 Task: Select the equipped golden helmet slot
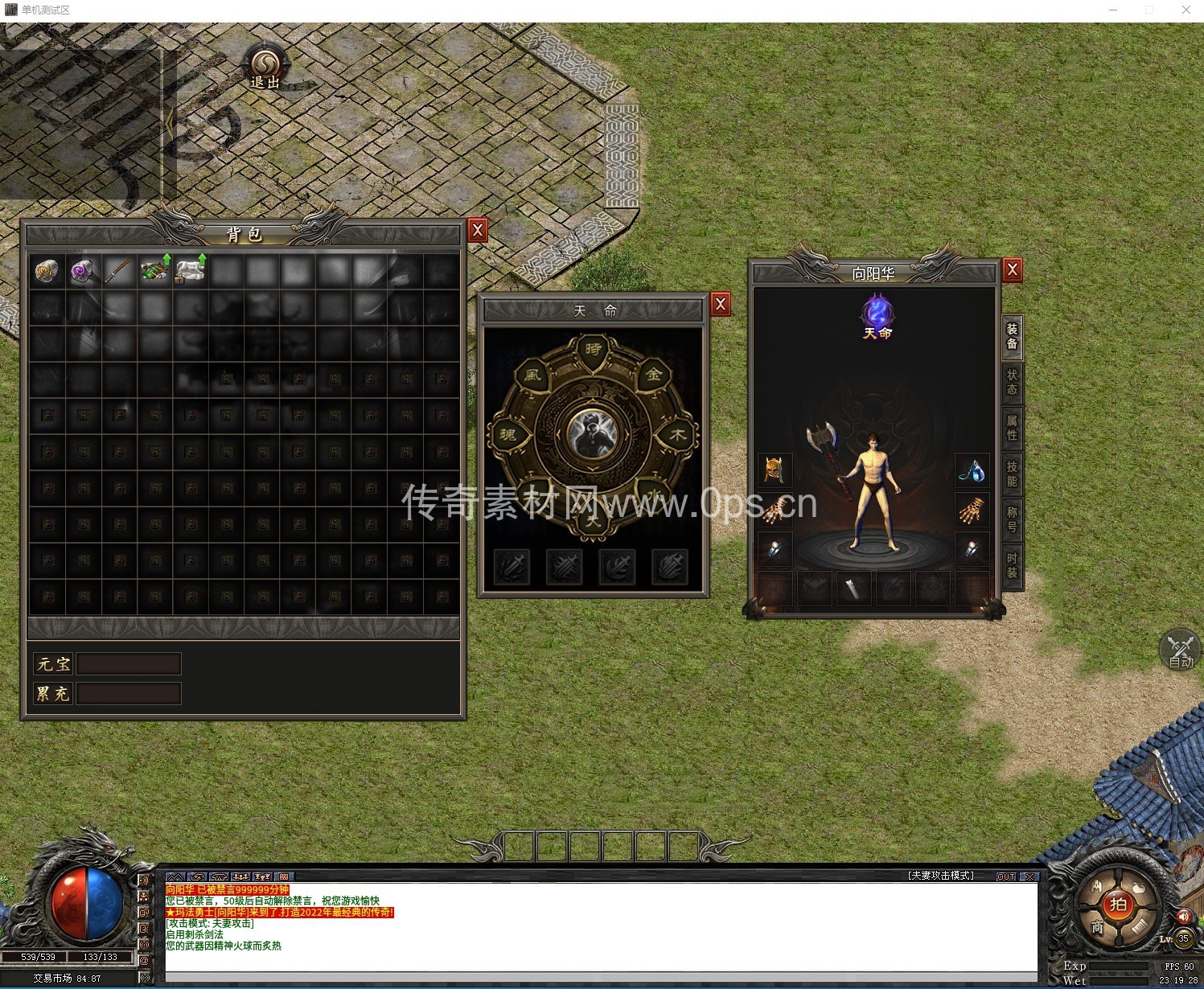(x=775, y=470)
